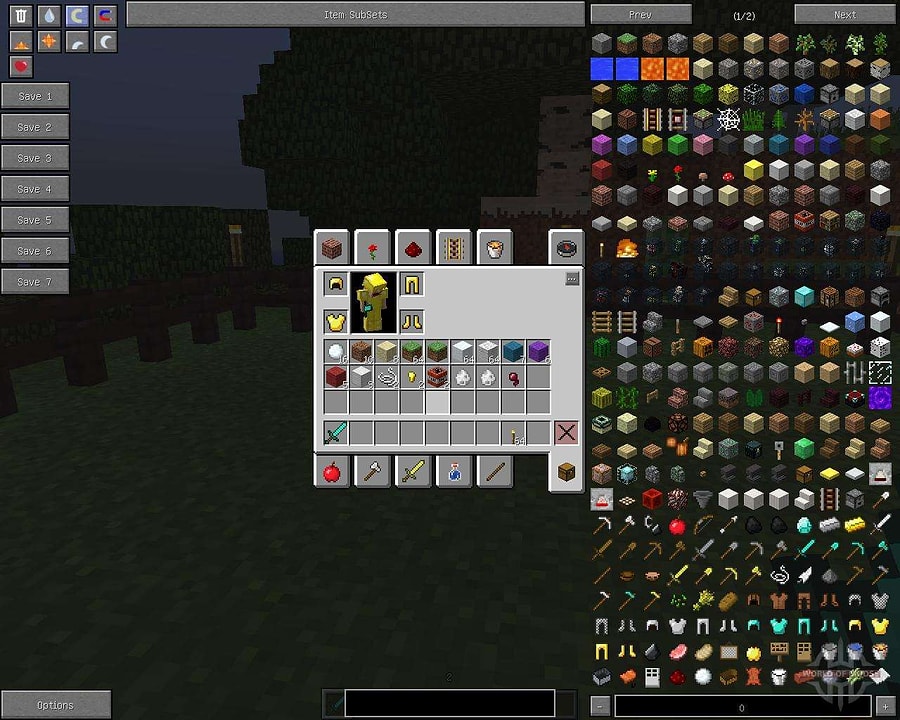Show the Next item page
Image resolution: width=900 pixels, height=720 pixels.
[844, 15]
